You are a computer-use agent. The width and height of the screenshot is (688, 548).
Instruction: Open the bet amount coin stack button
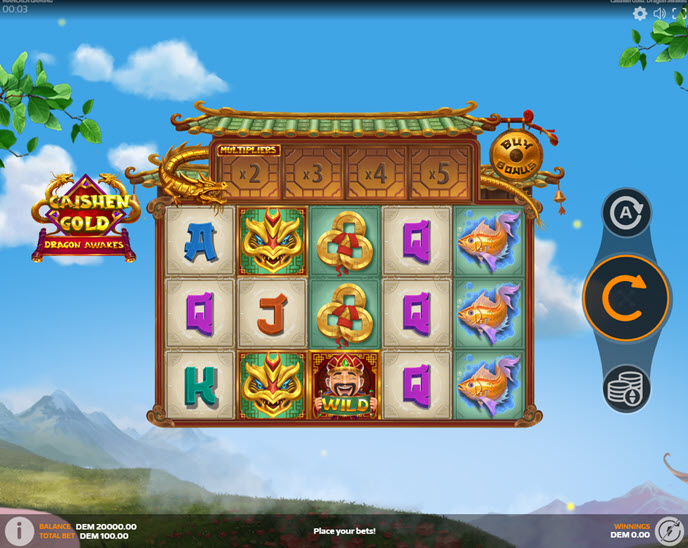(x=627, y=389)
